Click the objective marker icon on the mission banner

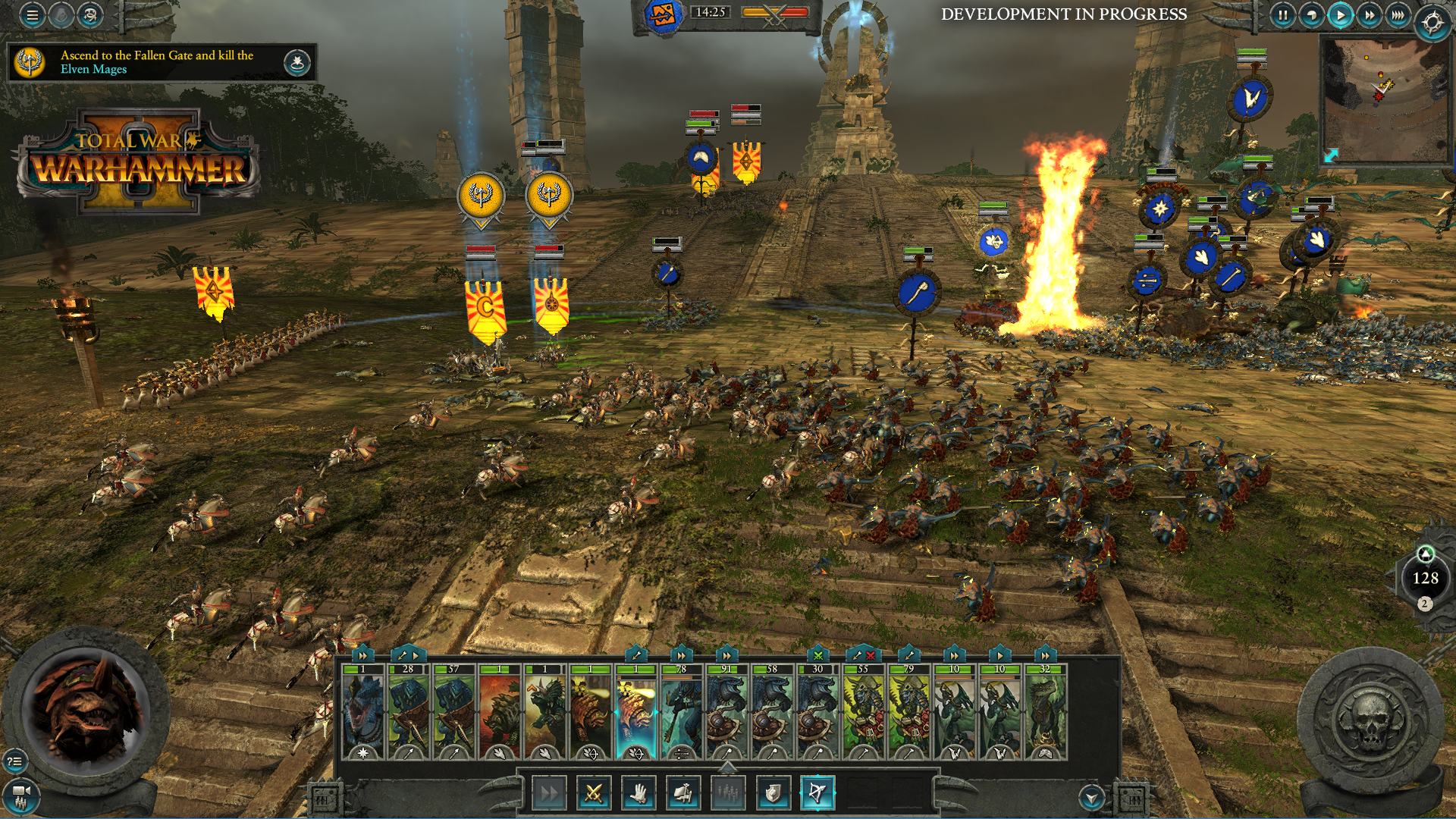pos(297,62)
